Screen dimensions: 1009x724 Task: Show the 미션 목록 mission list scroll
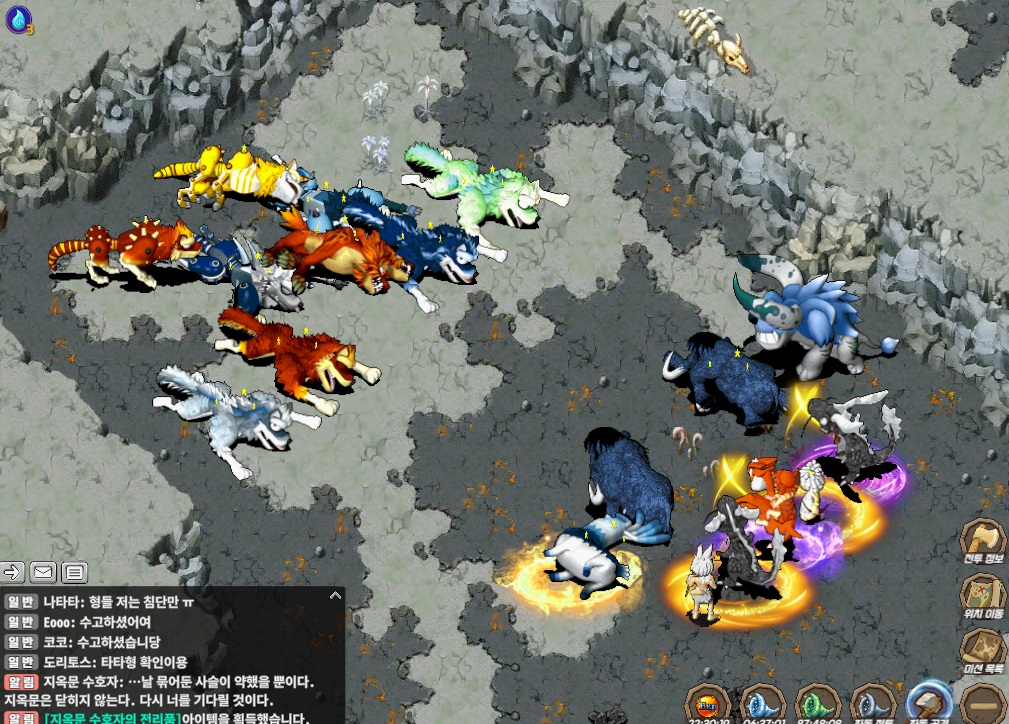[984, 650]
